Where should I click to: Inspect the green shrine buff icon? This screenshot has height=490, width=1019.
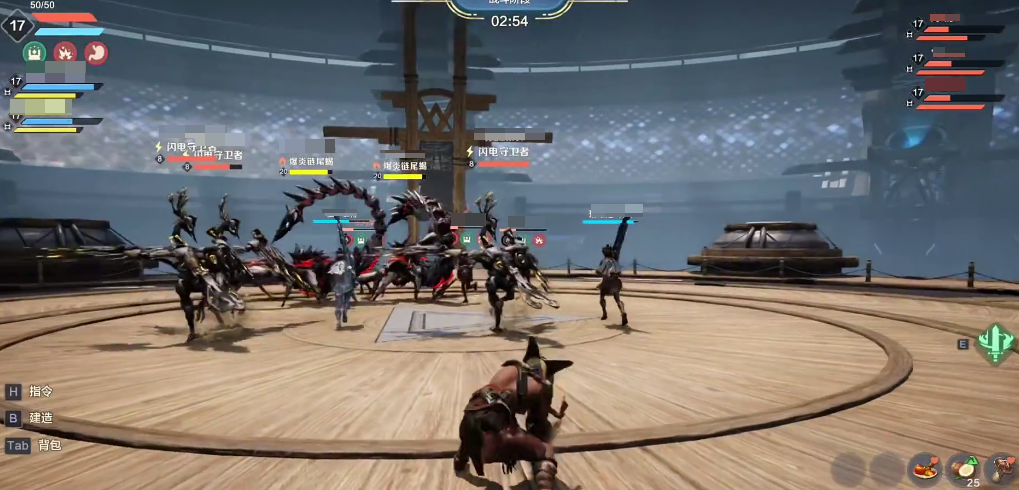(x=34, y=53)
